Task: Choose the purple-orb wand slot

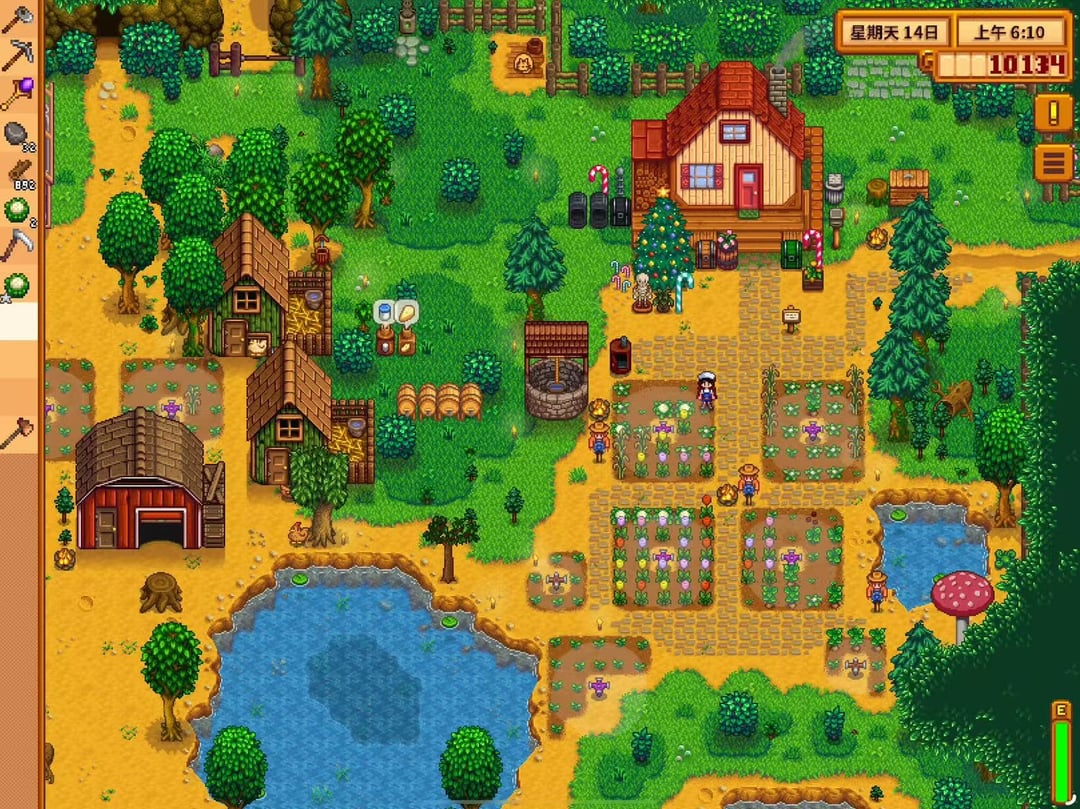Action: tap(18, 95)
